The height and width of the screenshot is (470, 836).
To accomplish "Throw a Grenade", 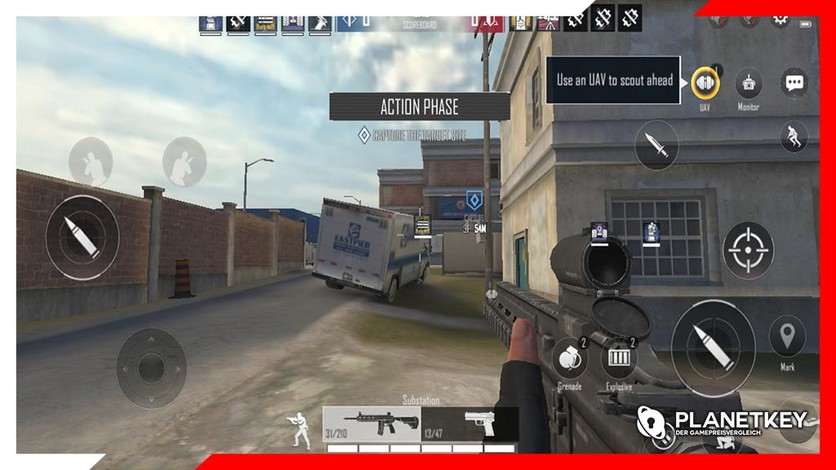I will tap(569, 359).
